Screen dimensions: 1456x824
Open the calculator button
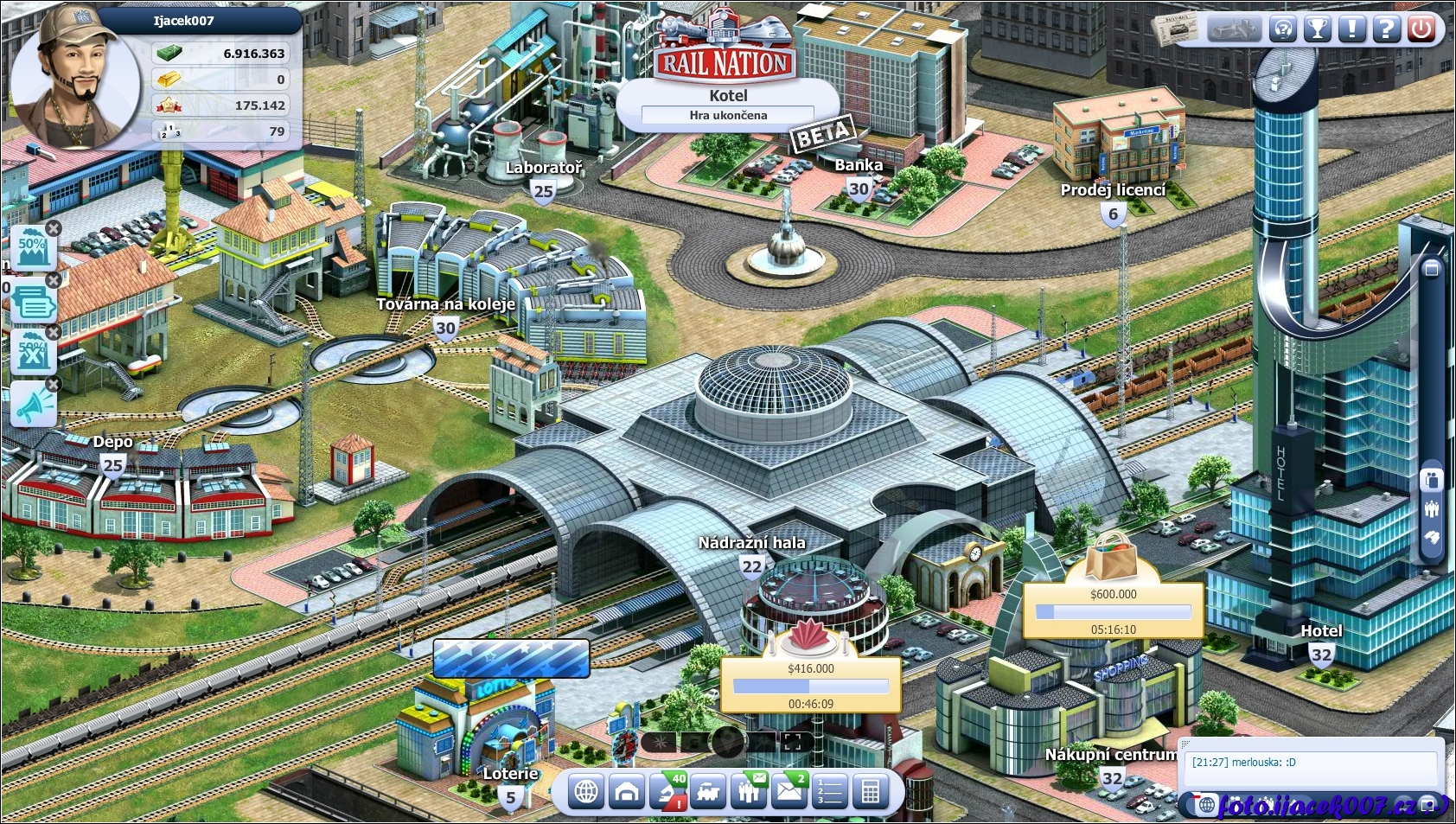[870, 791]
